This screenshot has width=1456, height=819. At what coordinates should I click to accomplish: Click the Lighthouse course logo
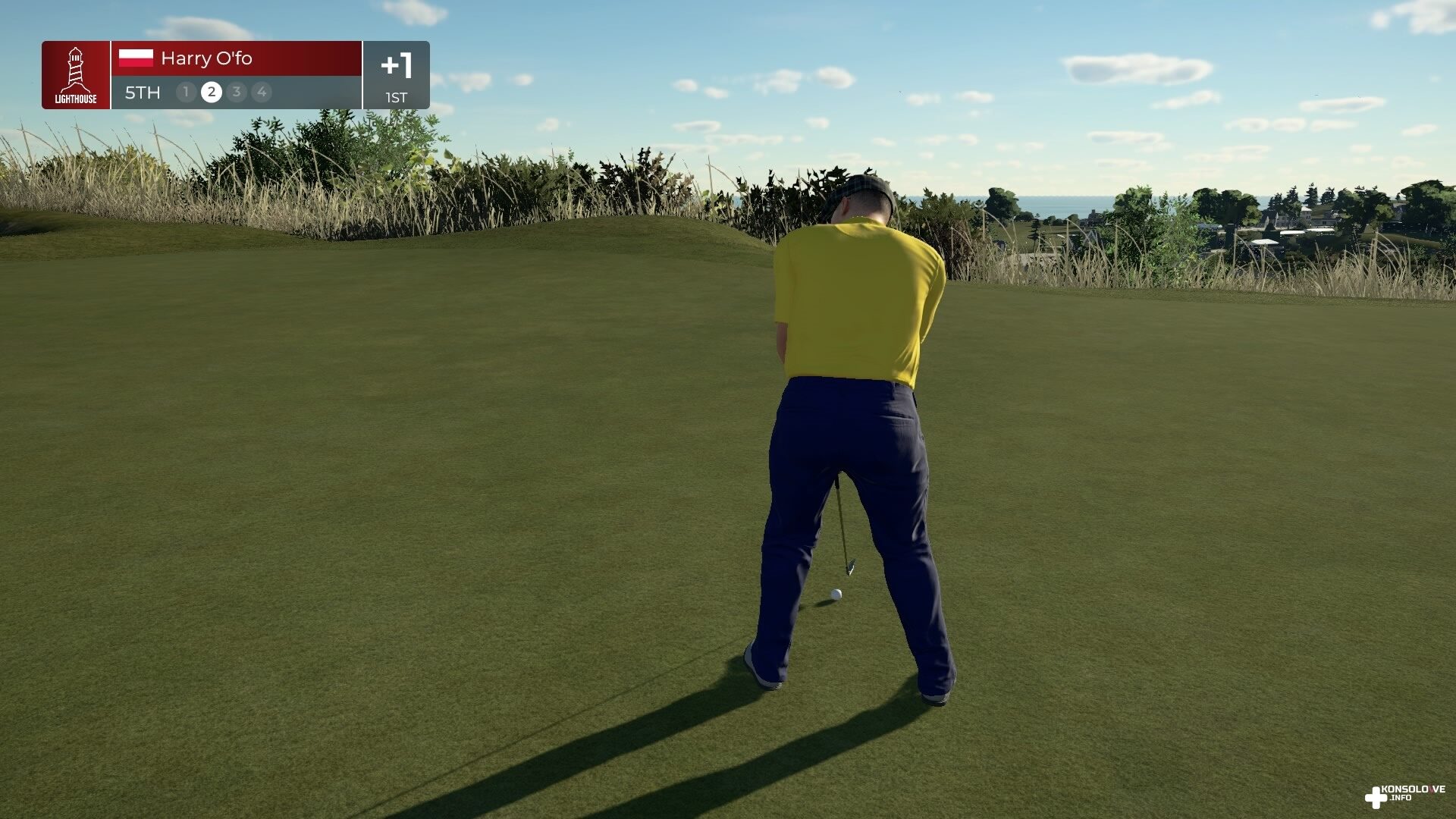point(76,75)
